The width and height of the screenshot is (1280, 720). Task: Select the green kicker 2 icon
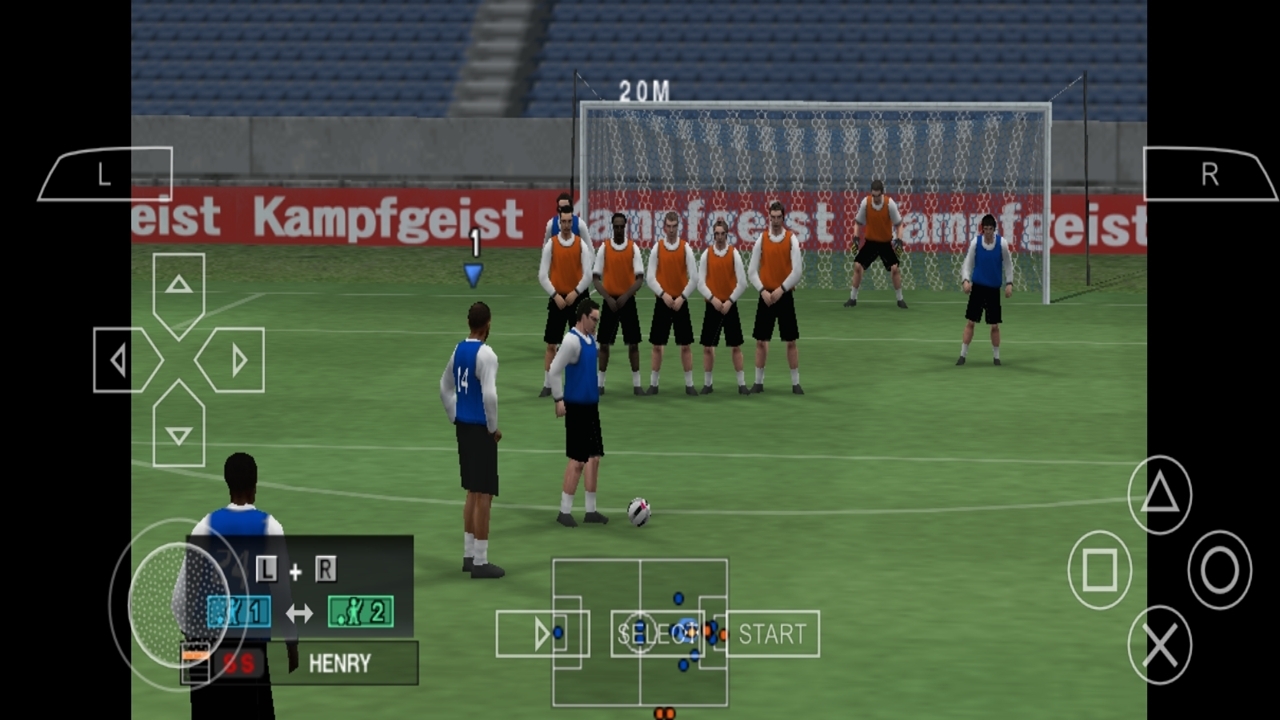tap(360, 611)
